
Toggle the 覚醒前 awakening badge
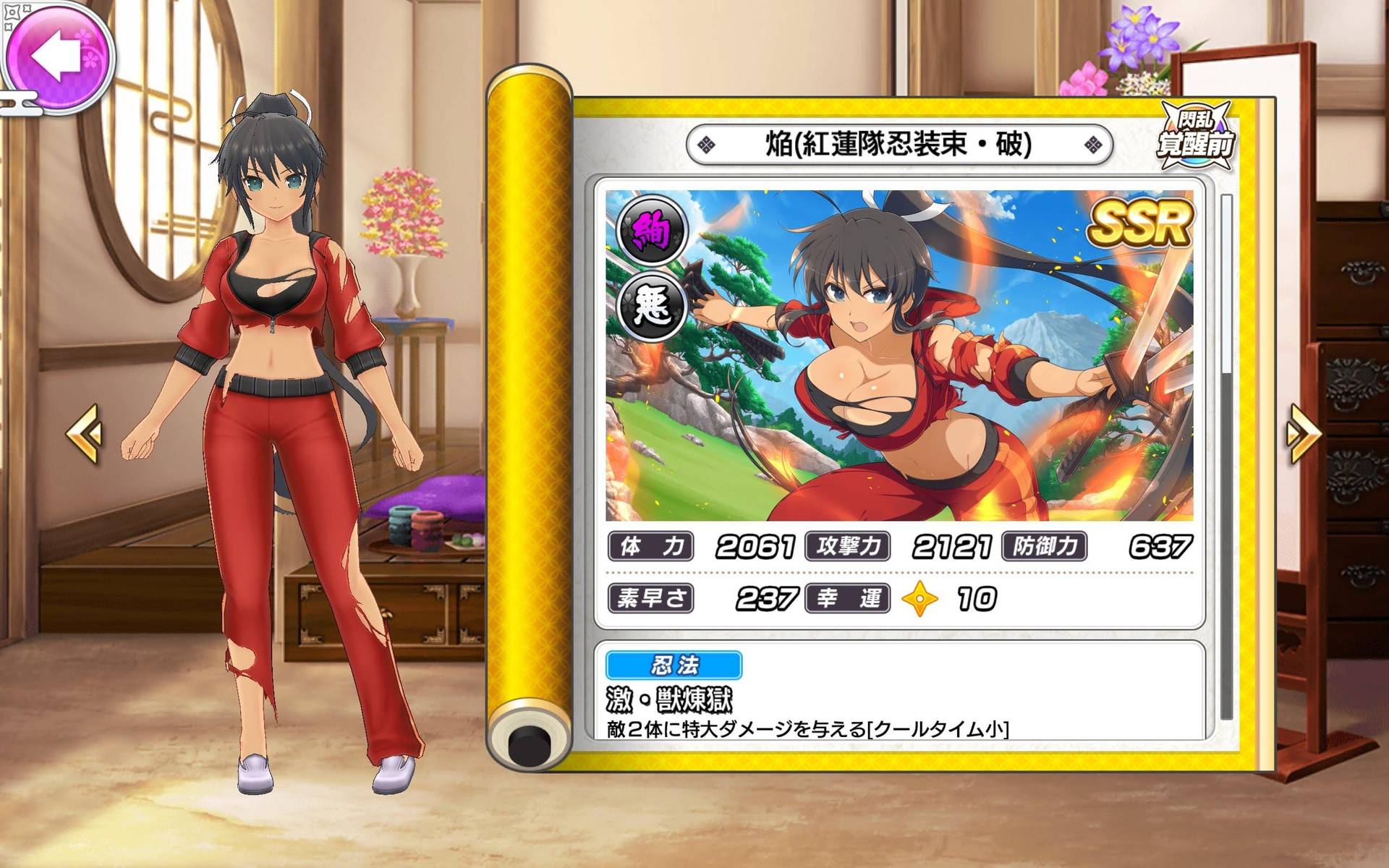[1195, 136]
